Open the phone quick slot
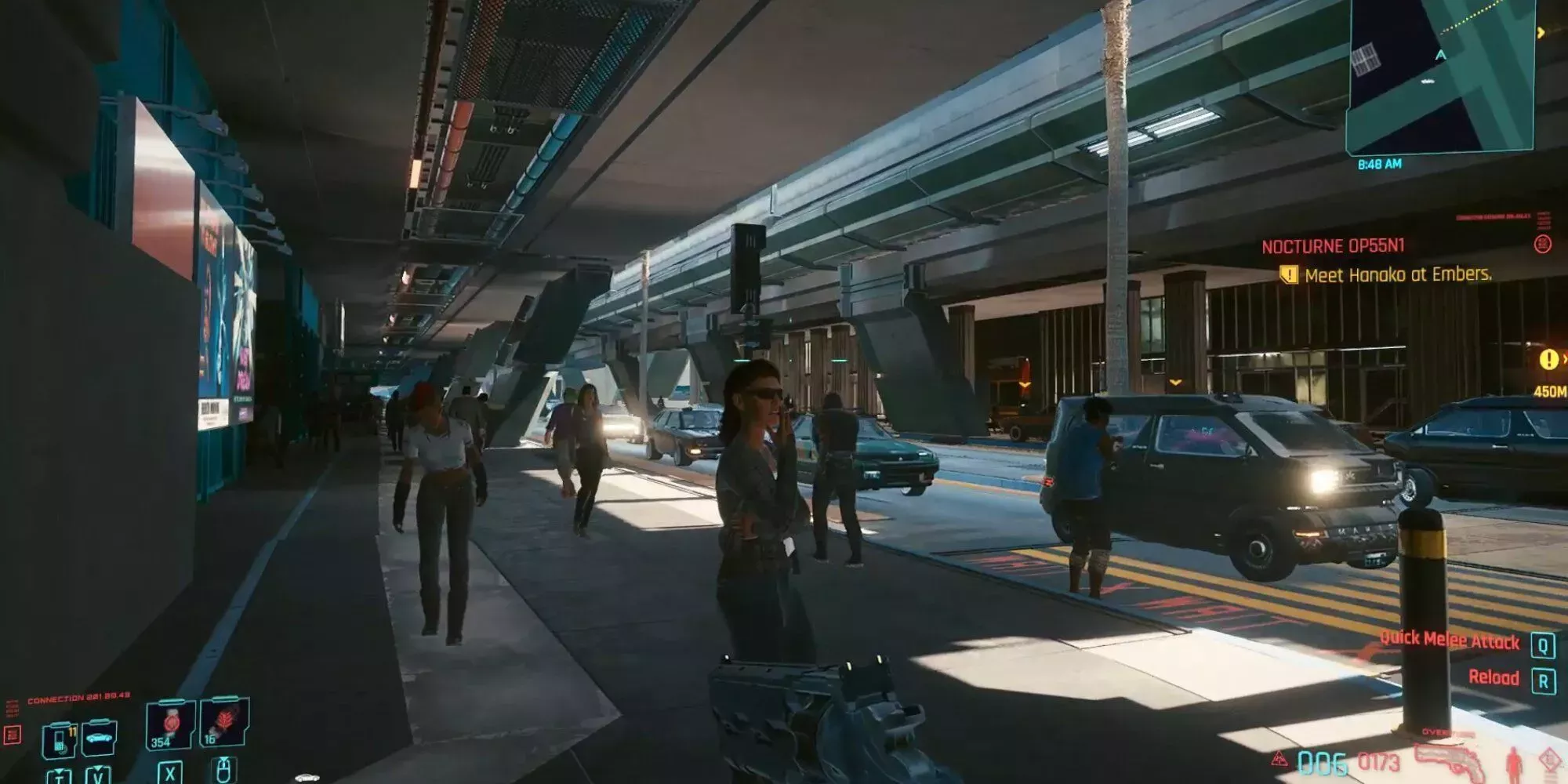This screenshot has width=1568, height=784. (x=60, y=739)
